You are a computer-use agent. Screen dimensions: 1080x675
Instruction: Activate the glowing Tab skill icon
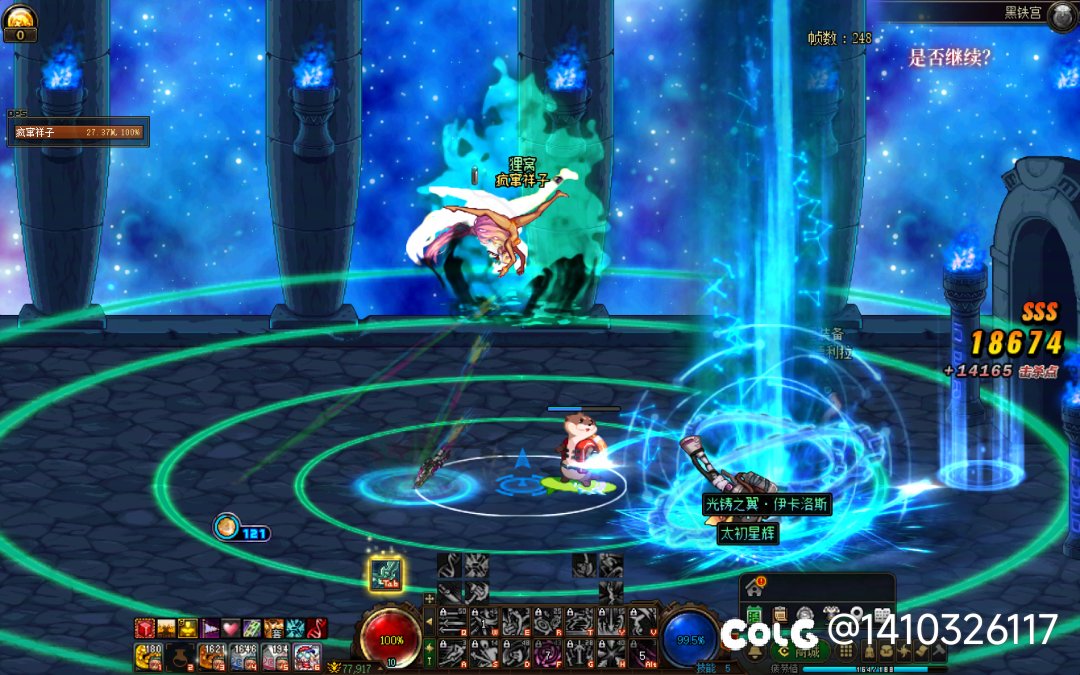386,574
